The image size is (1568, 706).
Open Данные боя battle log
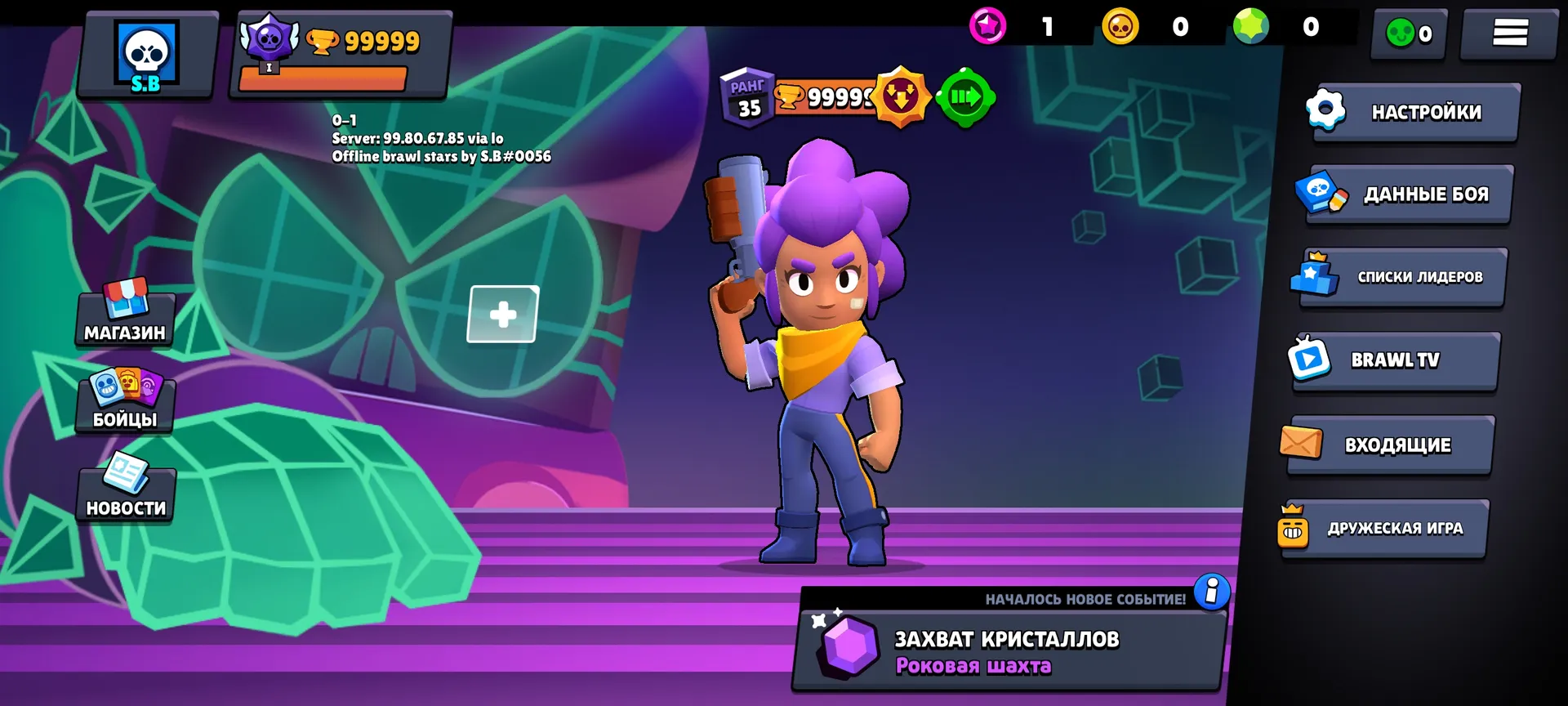(1407, 194)
